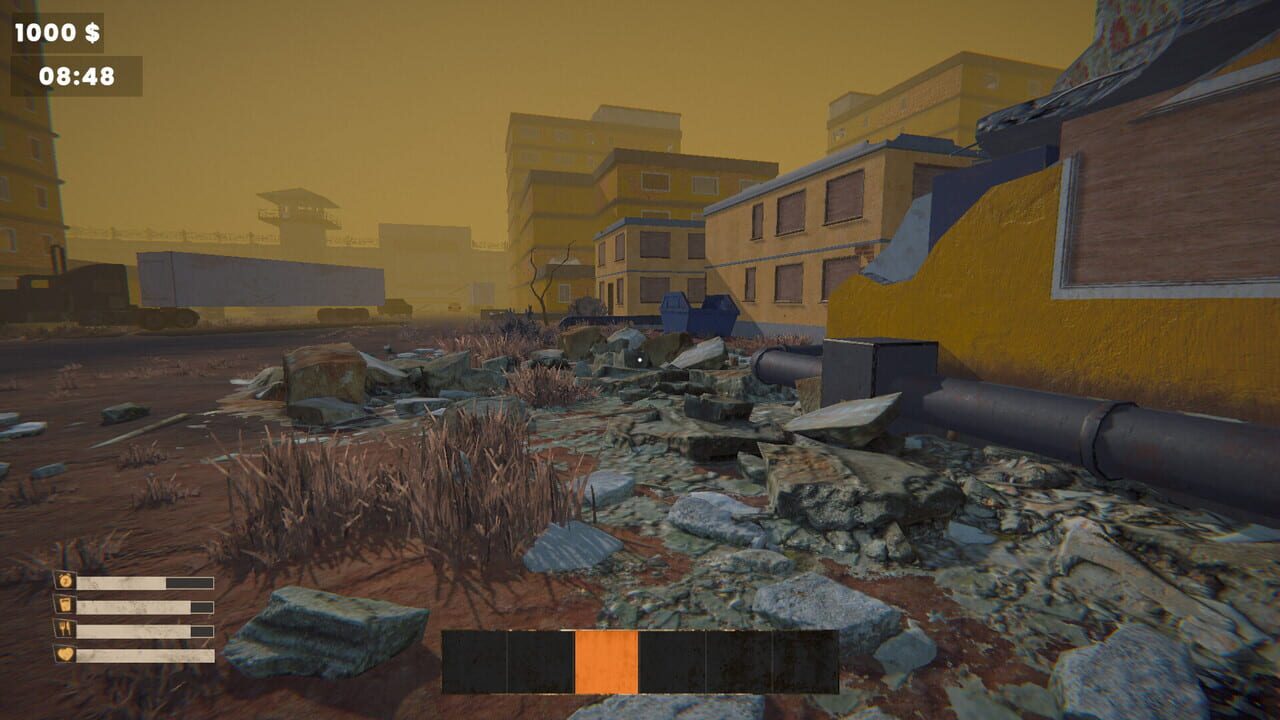Select the fourth hotbar slot
This screenshot has width=1280, height=720.
coord(672,663)
